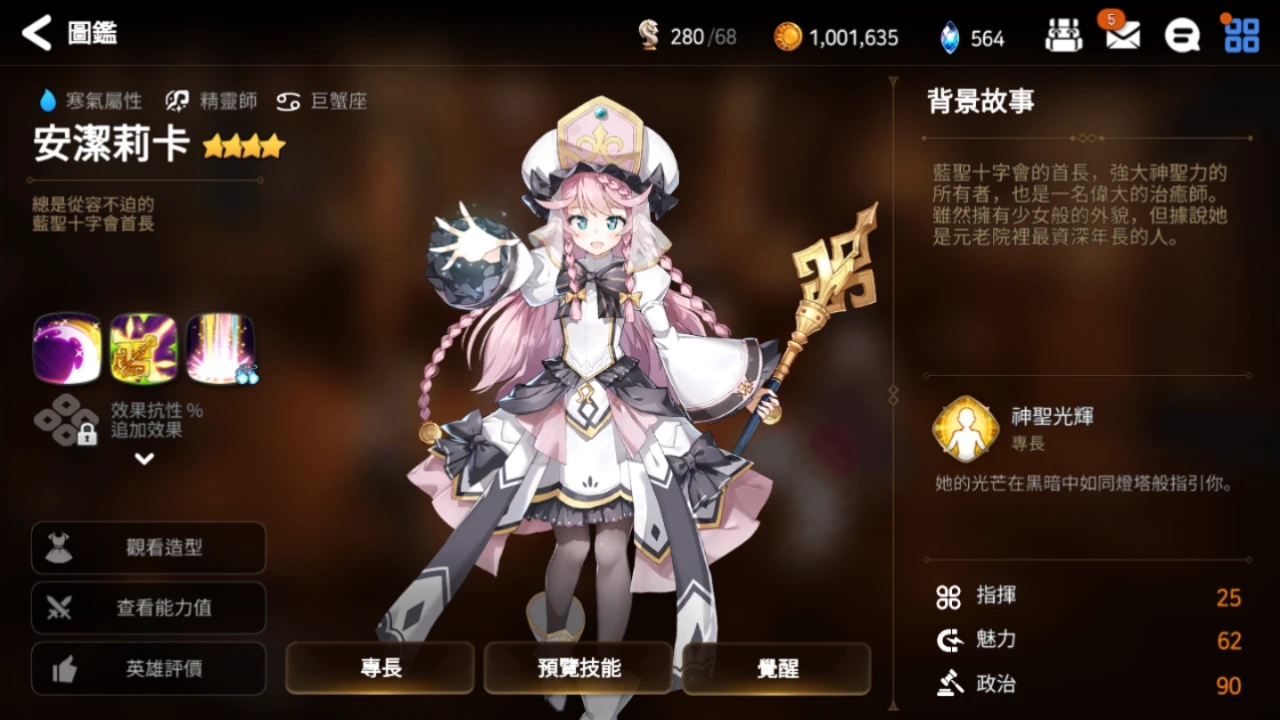Select the second skill icon
The width and height of the screenshot is (1280, 720).
(143, 347)
